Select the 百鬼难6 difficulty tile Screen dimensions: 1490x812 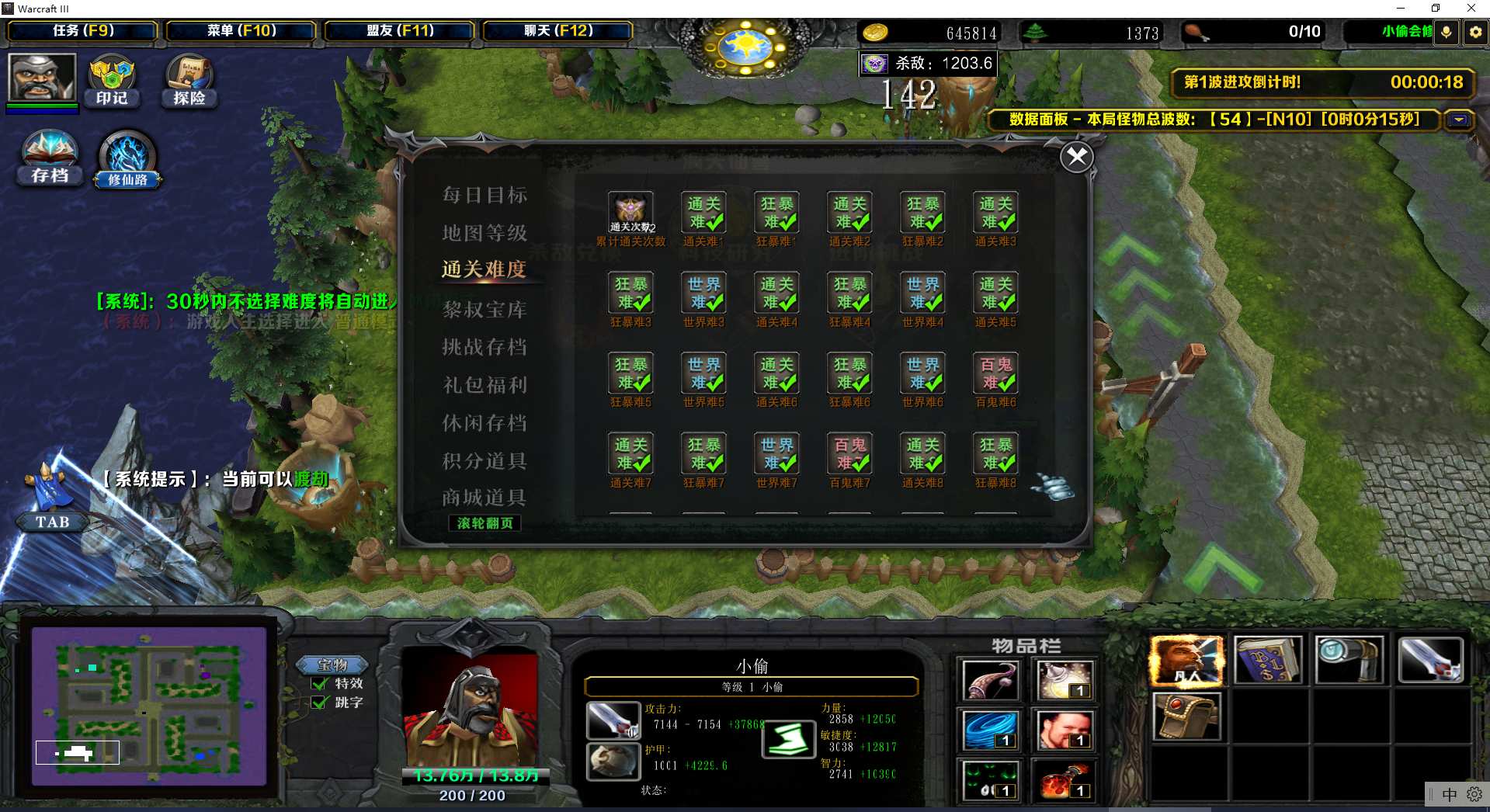coord(995,373)
